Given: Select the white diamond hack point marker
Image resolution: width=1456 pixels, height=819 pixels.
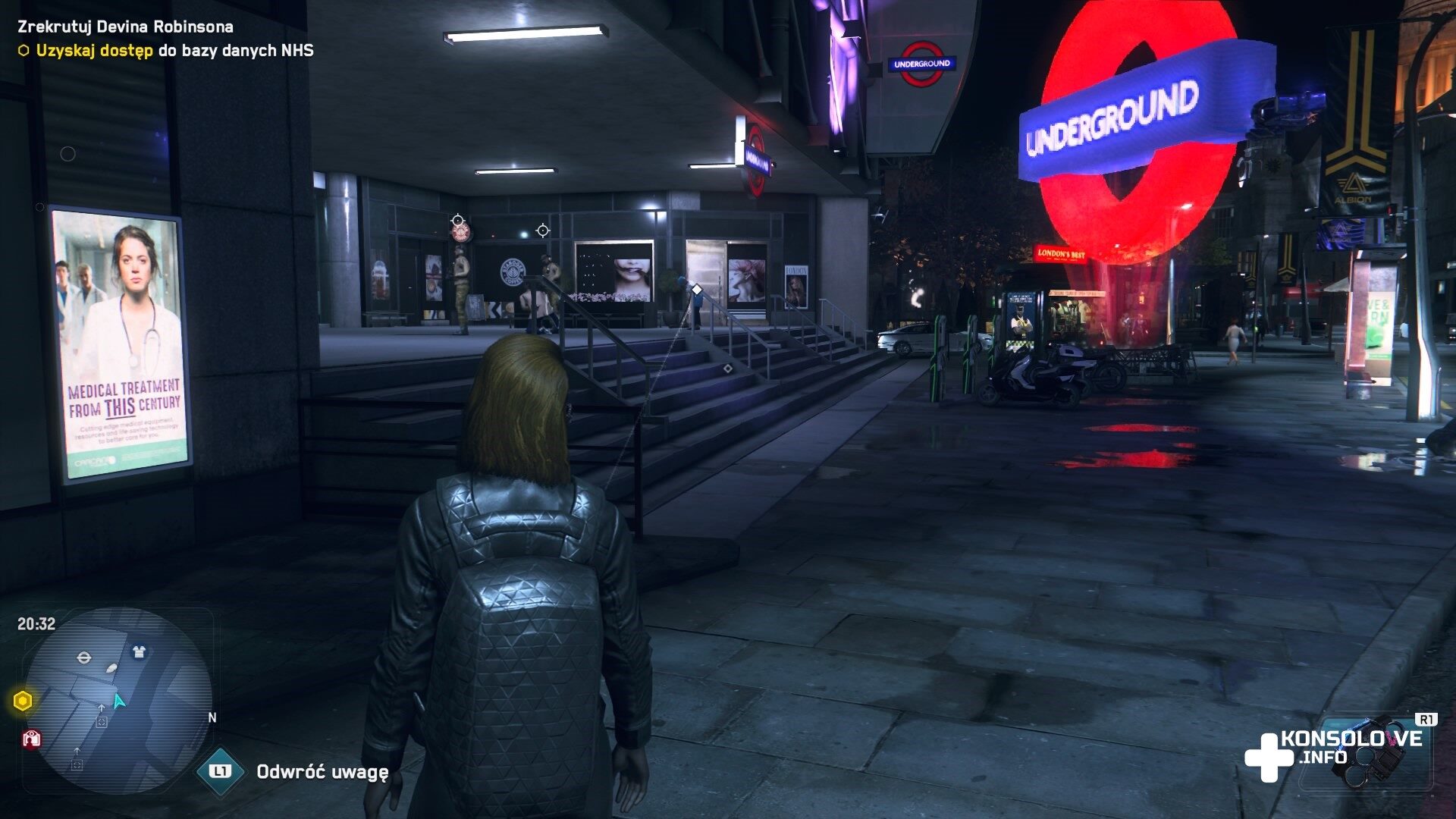Looking at the screenshot, I should [x=697, y=290].
